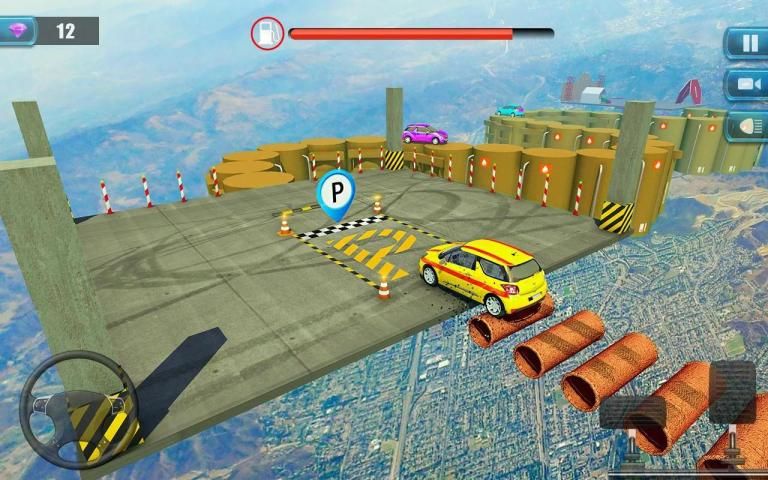The width and height of the screenshot is (768, 480).
Task: Pause the game
Action: pos(746,42)
